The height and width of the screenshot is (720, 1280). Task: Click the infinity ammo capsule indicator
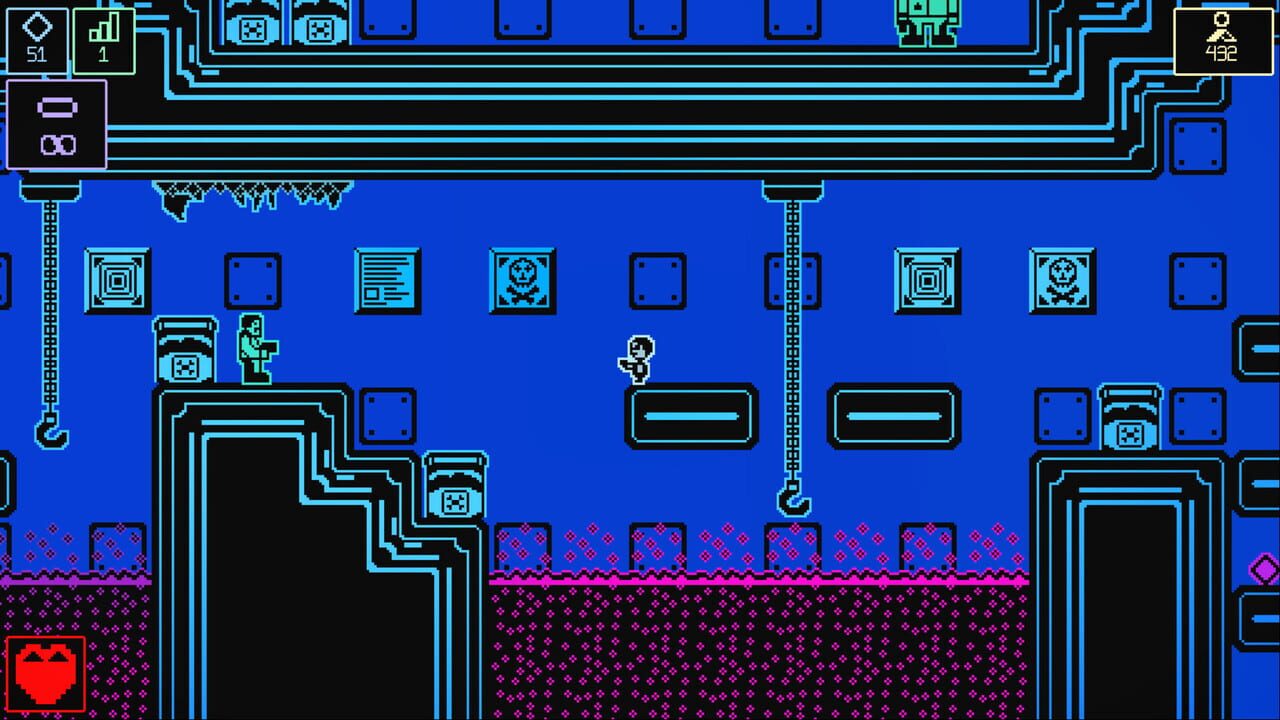coord(57,122)
